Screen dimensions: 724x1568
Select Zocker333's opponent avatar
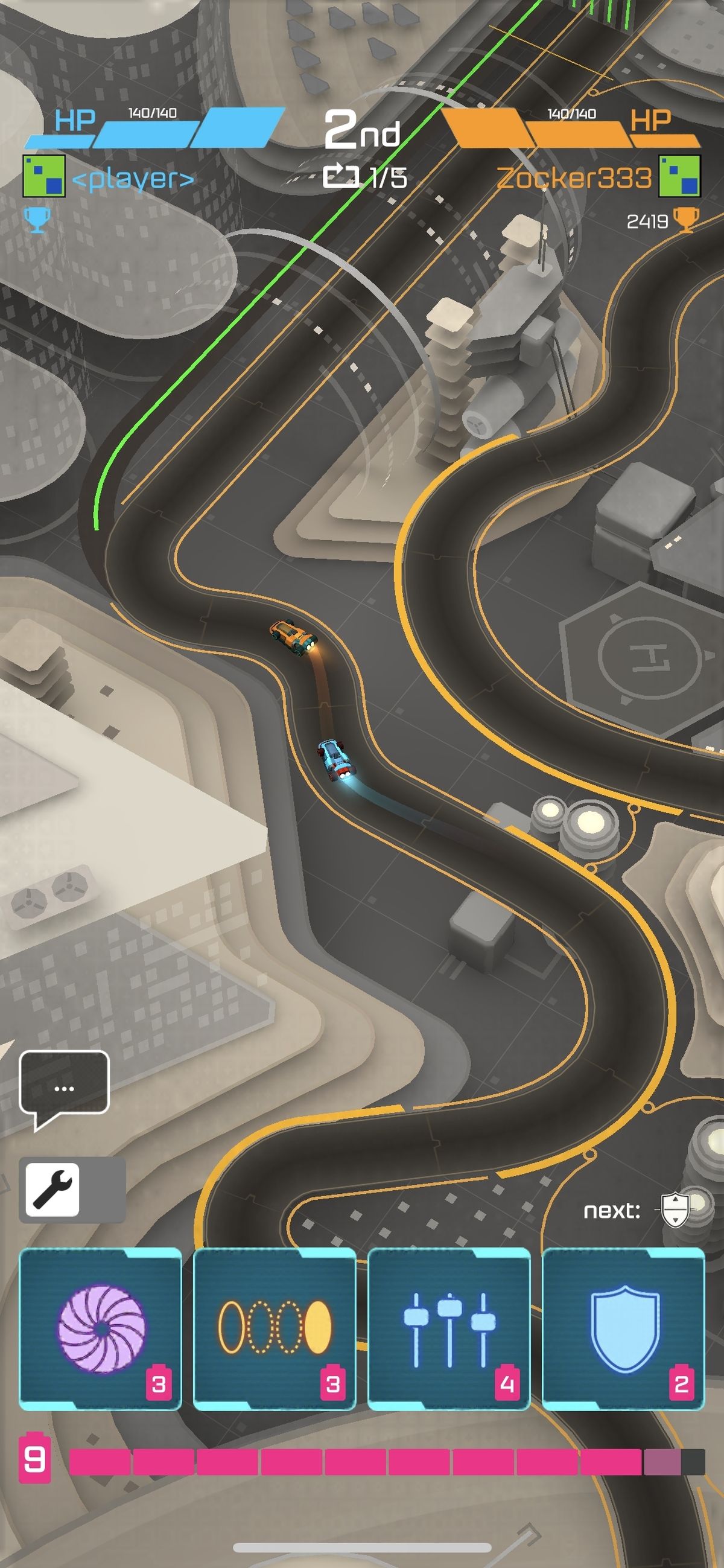tap(679, 176)
